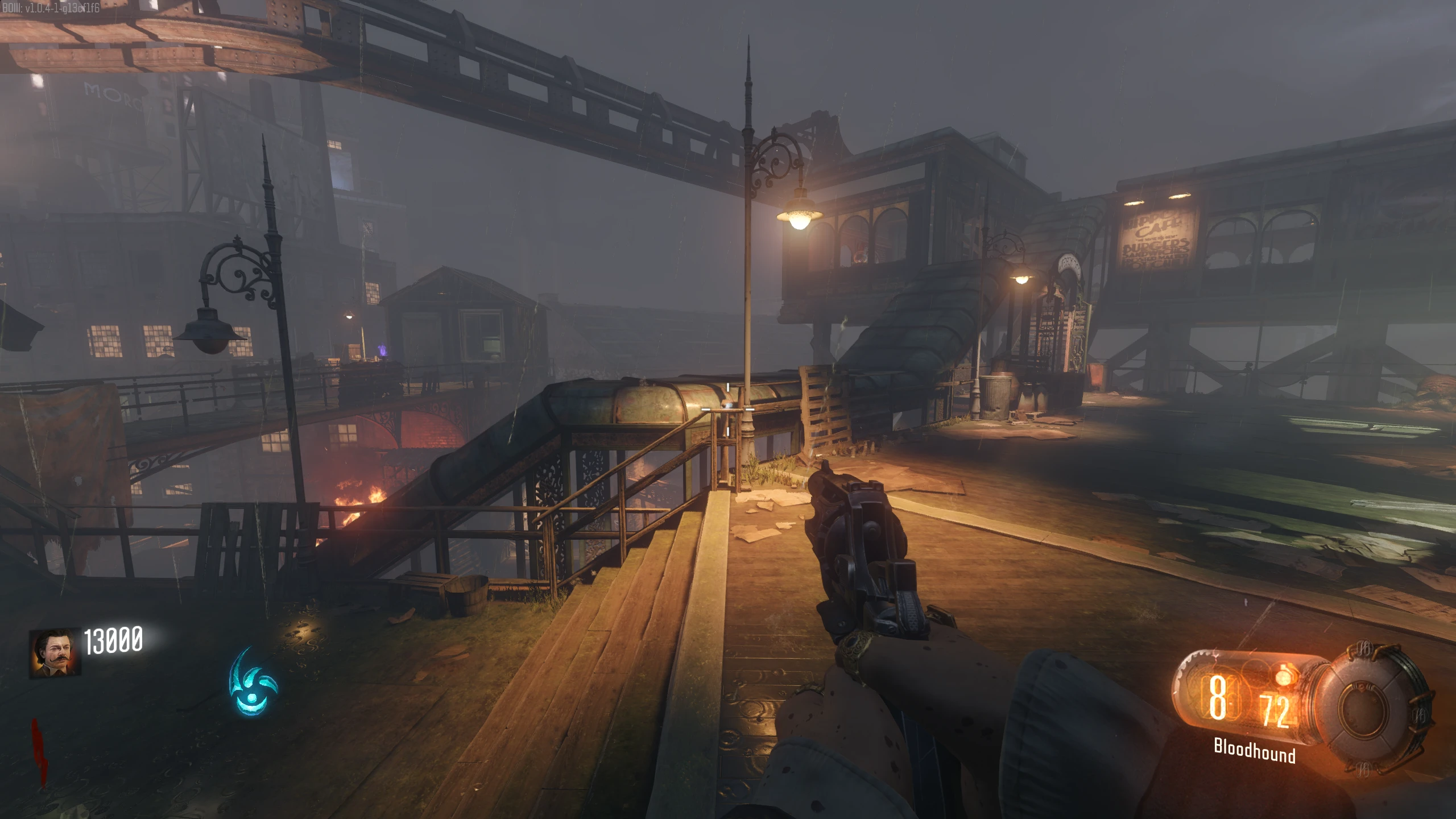Click the mustached character portrait
The width and height of the screenshot is (1456, 819).
[55, 652]
